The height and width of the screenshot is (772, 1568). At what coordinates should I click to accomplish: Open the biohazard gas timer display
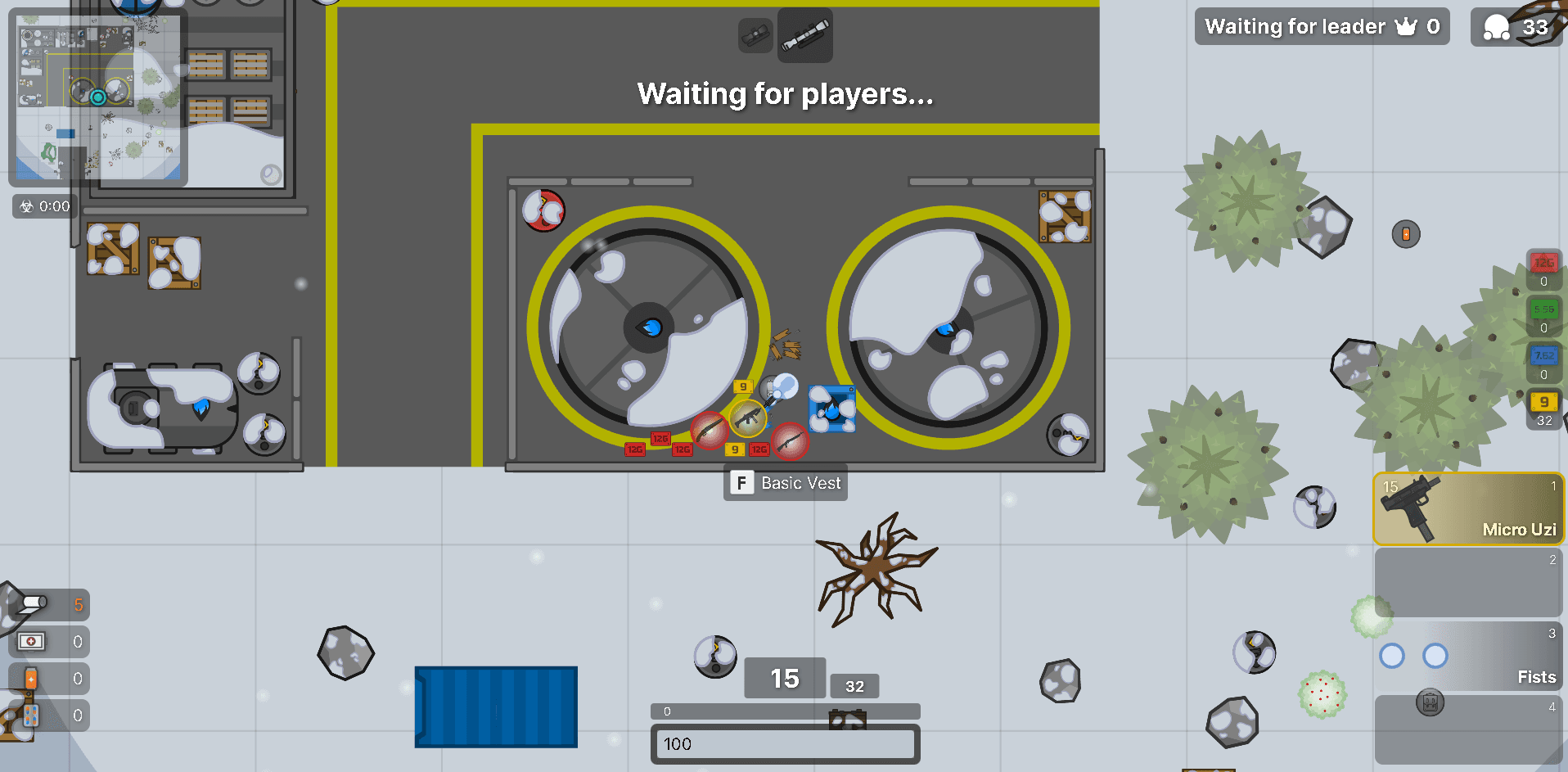click(43, 206)
